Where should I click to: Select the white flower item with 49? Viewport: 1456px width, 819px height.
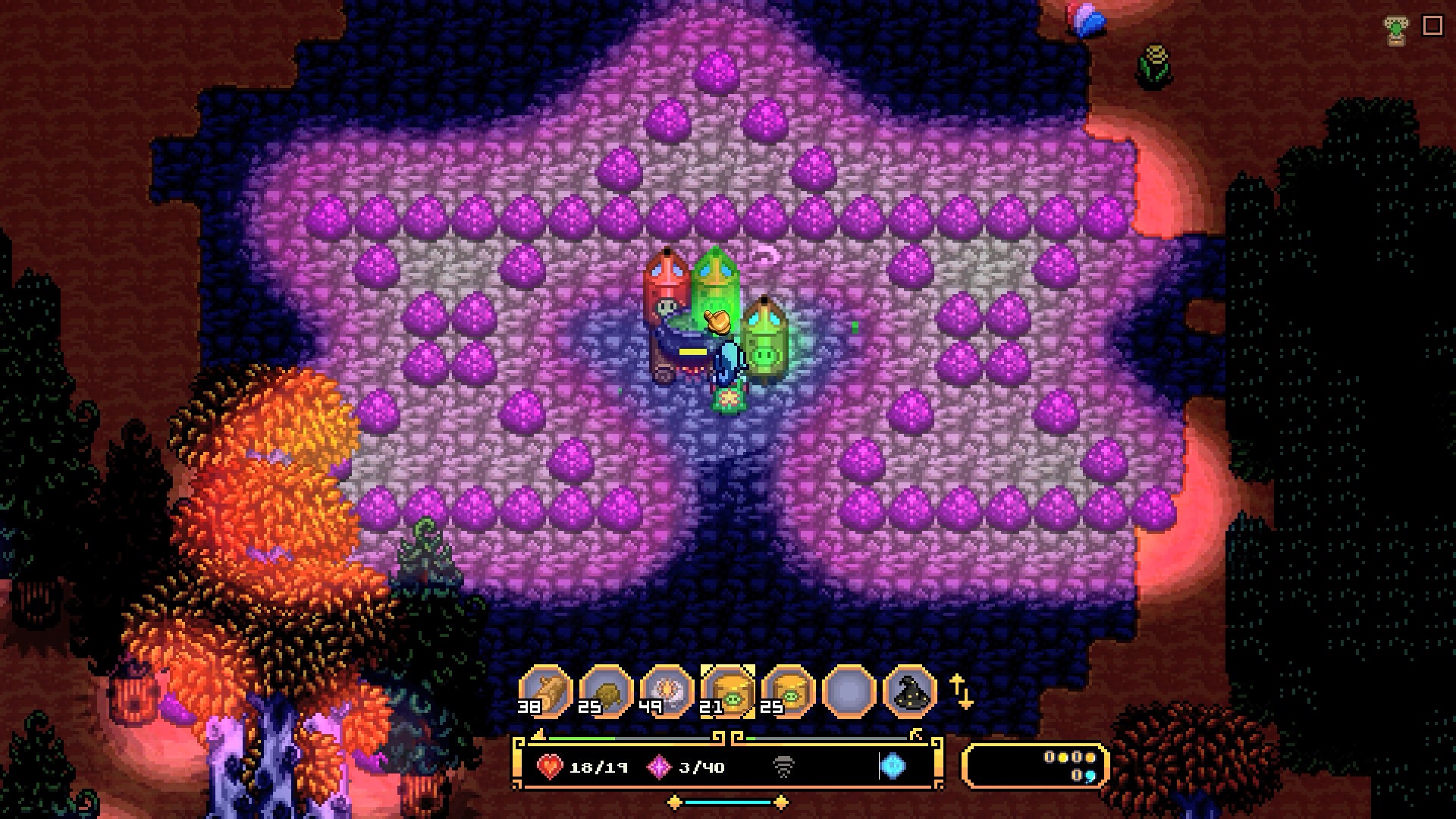coord(667,690)
